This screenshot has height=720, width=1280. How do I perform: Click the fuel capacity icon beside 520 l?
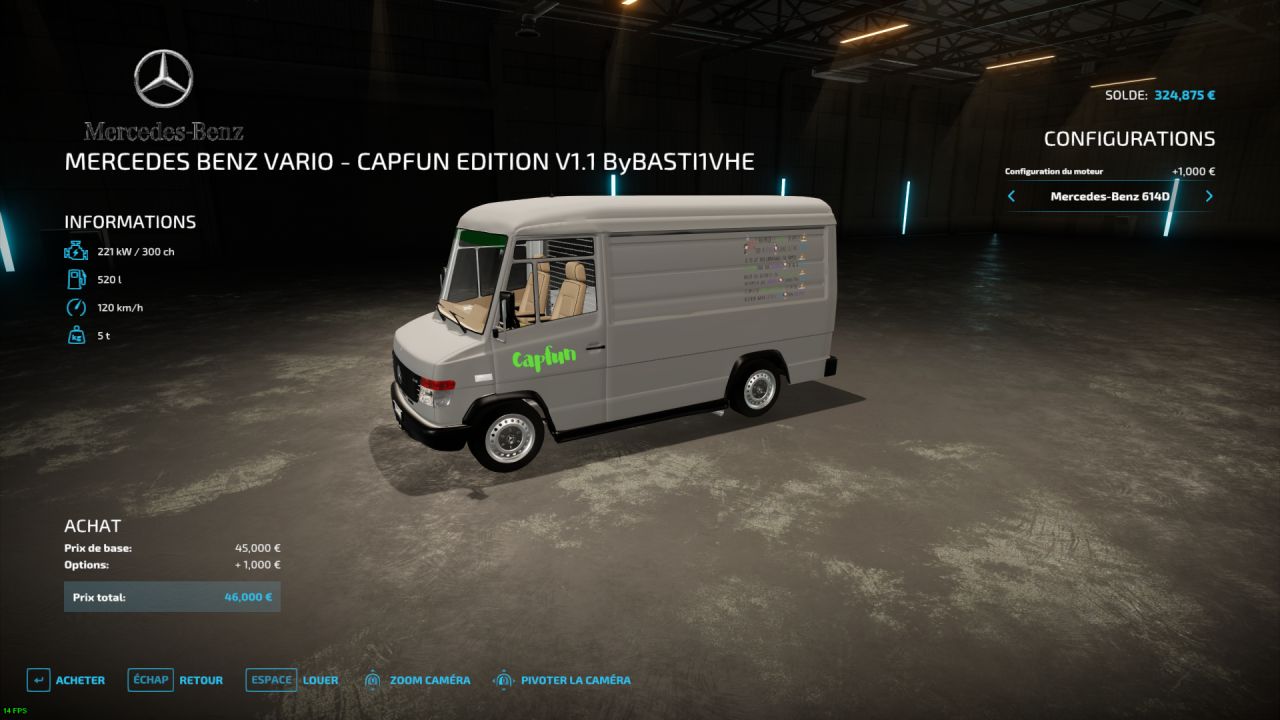[x=75, y=279]
